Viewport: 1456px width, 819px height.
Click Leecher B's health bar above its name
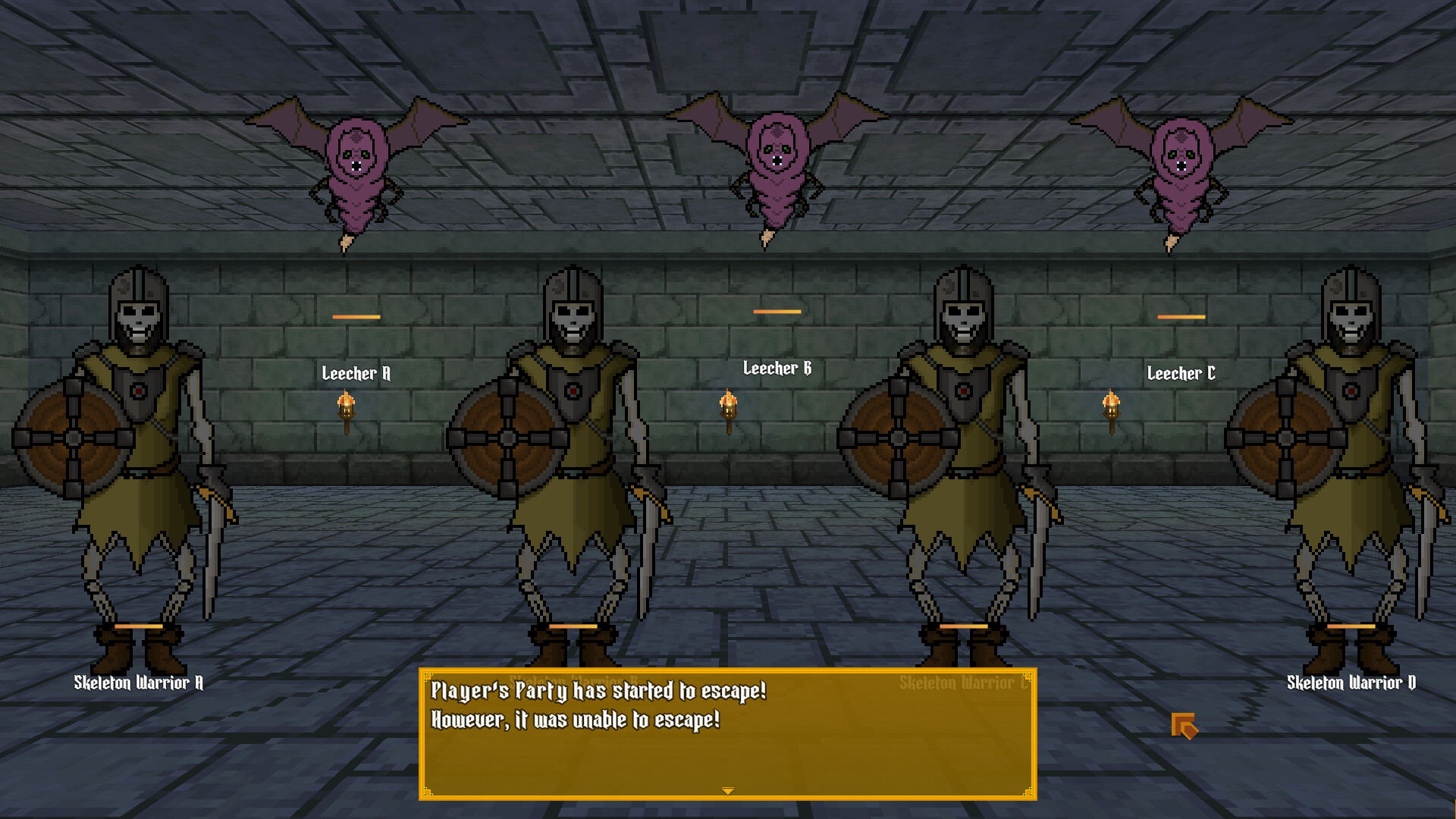777,311
